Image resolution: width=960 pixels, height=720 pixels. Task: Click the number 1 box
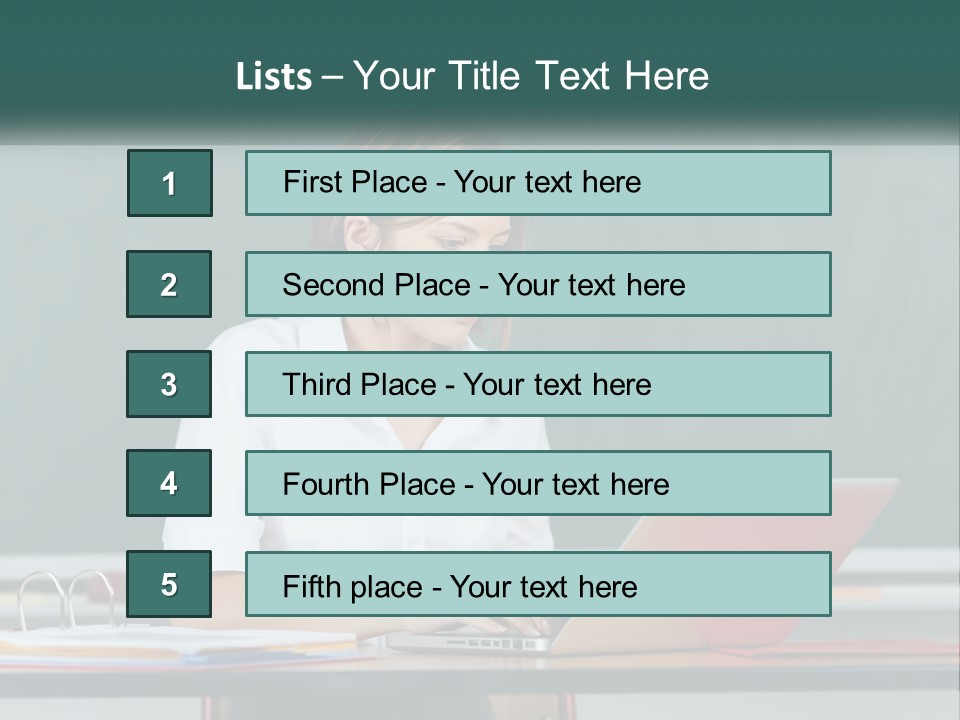click(170, 183)
